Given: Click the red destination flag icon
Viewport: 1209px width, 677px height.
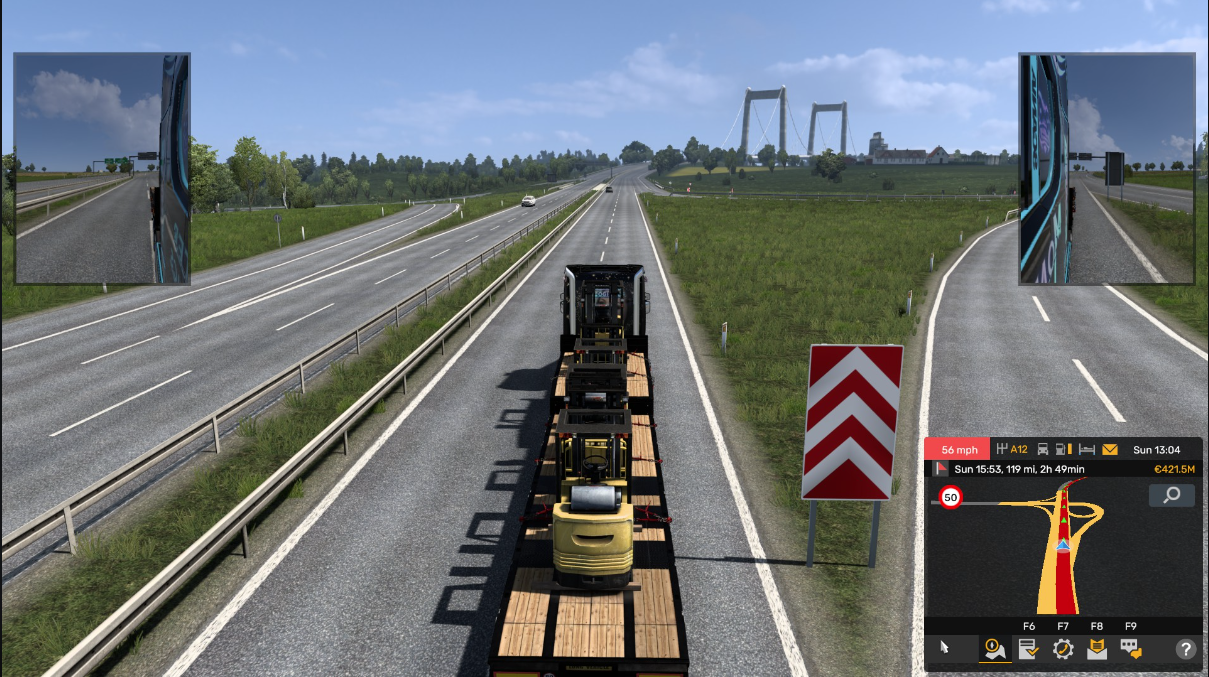Looking at the screenshot, I should (x=940, y=469).
